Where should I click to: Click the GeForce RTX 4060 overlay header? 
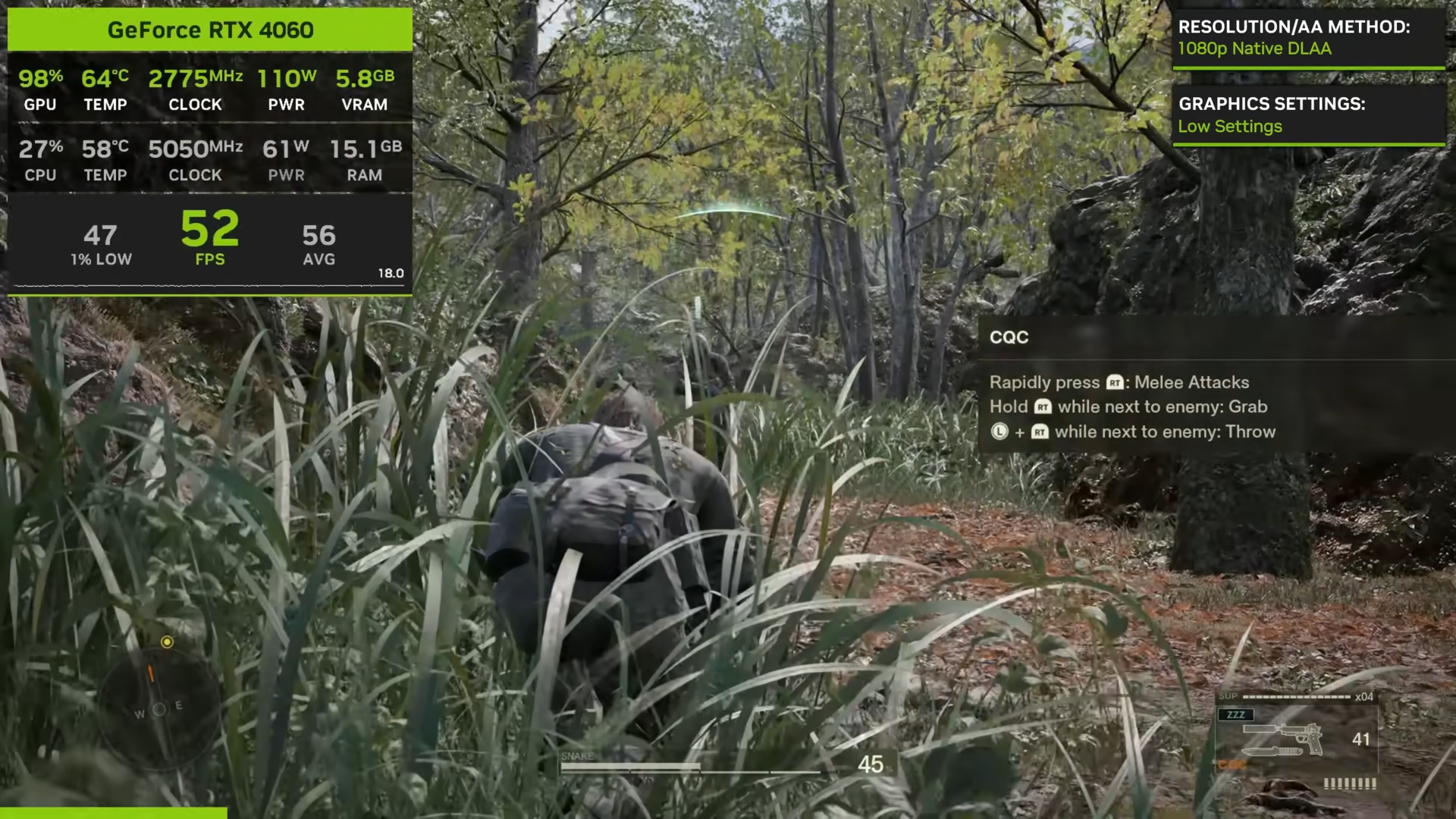(x=210, y=30)
